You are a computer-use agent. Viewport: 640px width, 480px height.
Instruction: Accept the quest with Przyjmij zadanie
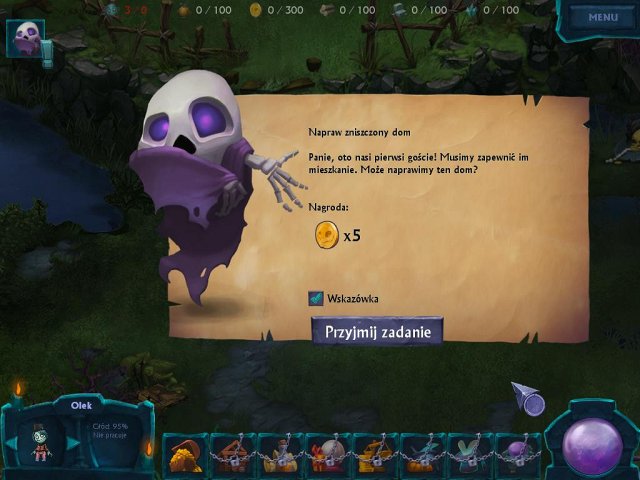click(x=377, y=331)
